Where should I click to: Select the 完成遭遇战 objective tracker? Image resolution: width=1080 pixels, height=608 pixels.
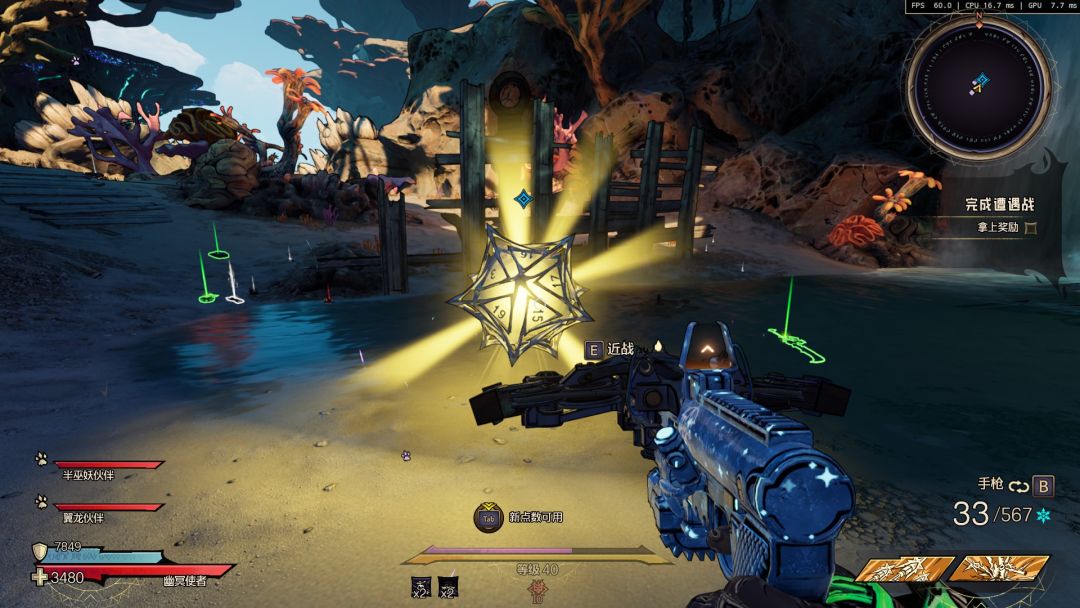click(999, 204)
